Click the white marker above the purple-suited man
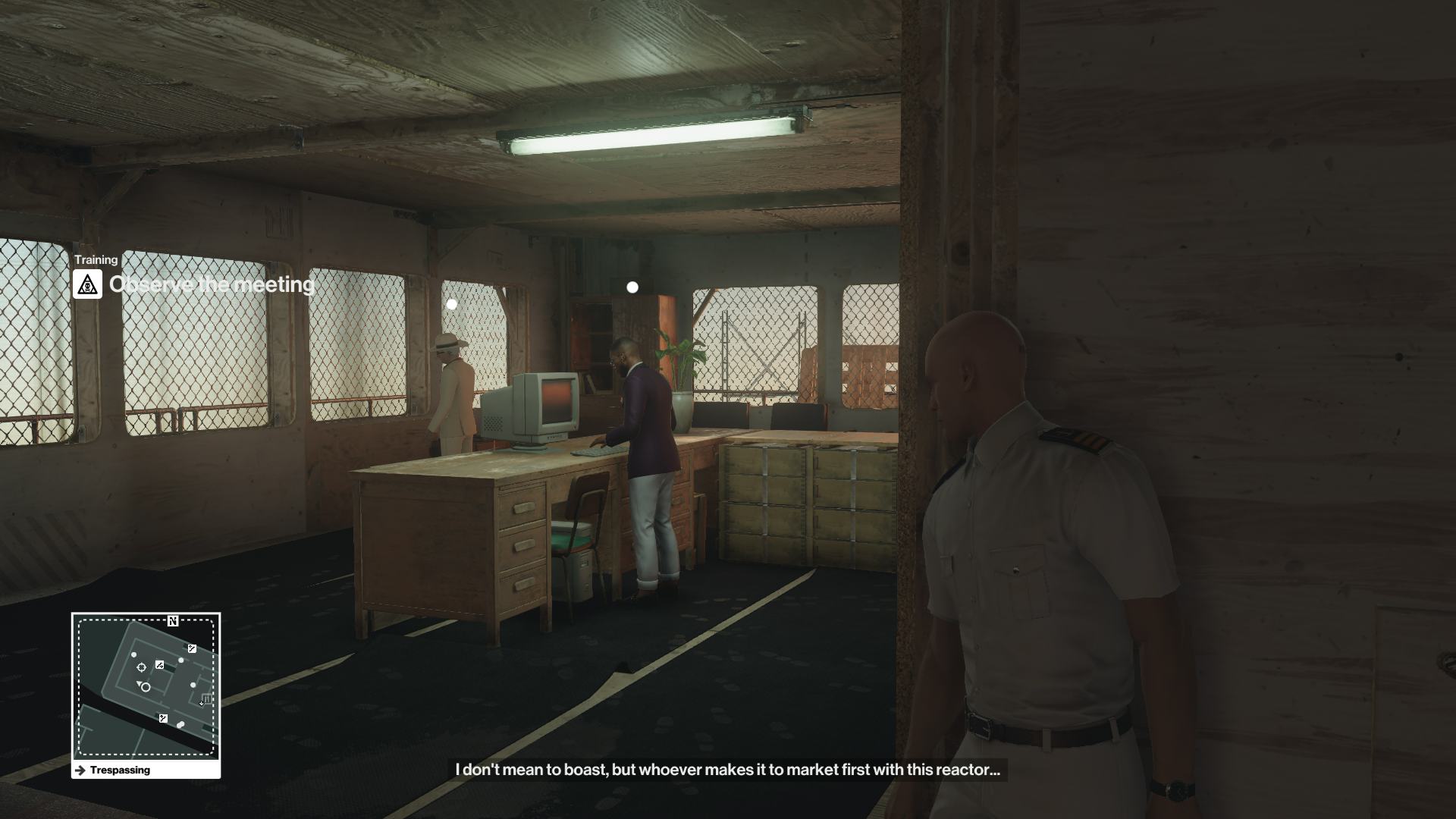 coord(632,287)
